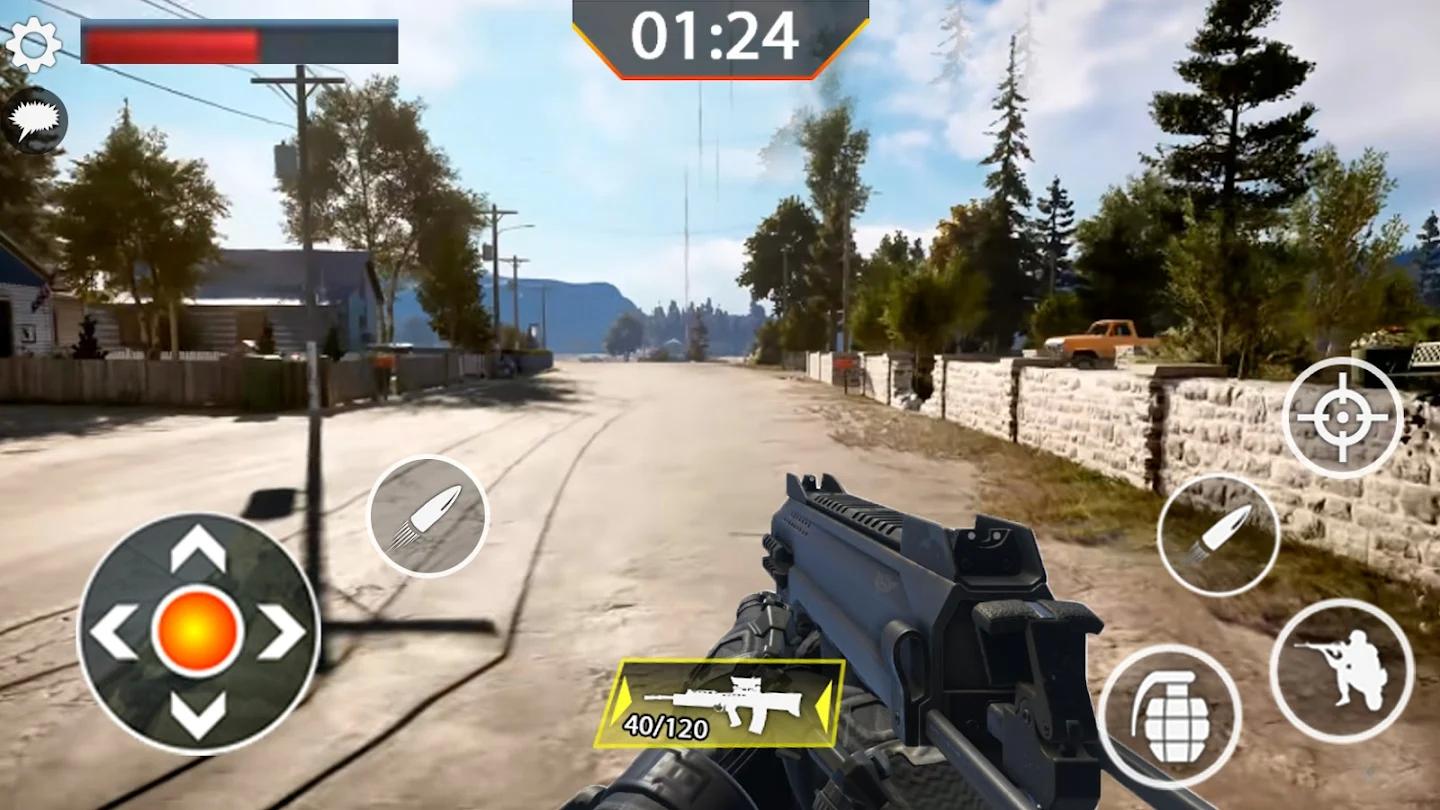Tap the joystick's down arrow
The width and height of the screenshot is (1440, 810).
(198, 713)
